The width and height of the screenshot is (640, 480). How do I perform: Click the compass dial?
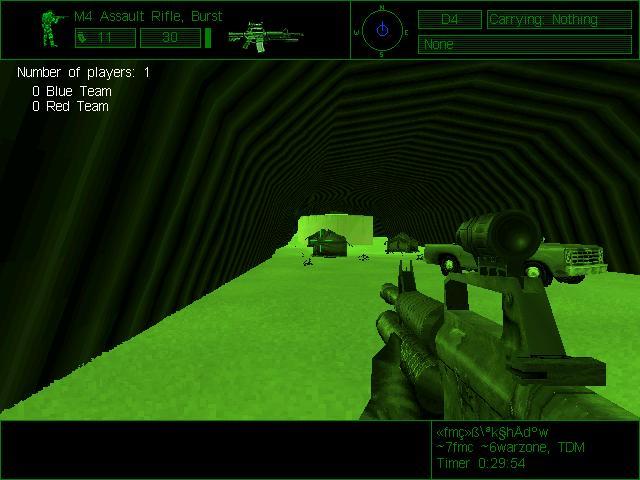coord(382,30)
